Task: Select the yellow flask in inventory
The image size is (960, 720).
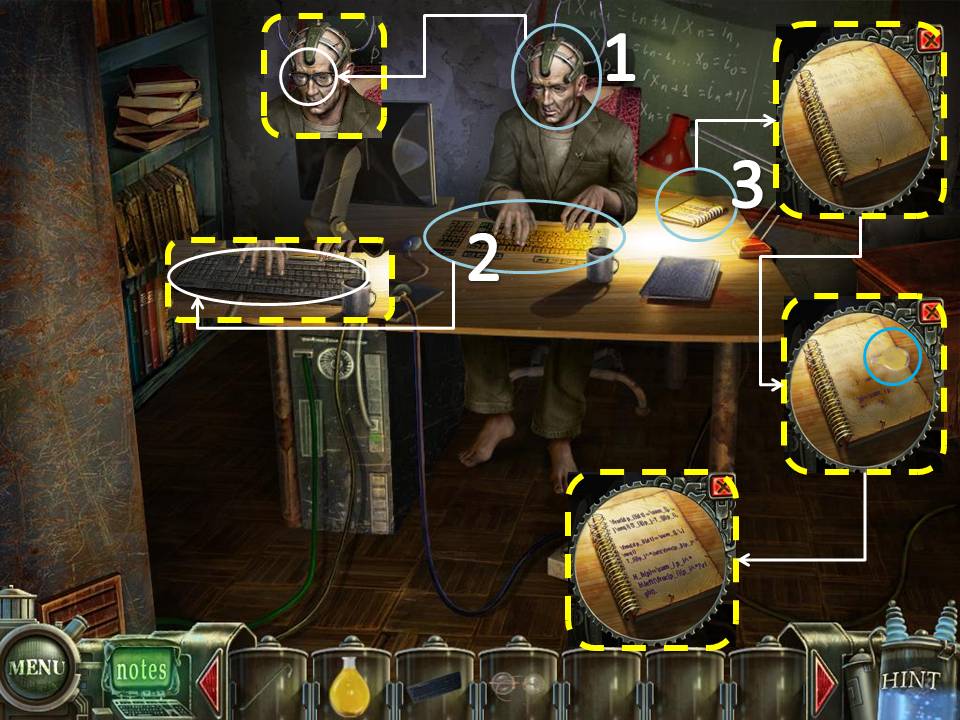Action: click(x=350, y=684)
